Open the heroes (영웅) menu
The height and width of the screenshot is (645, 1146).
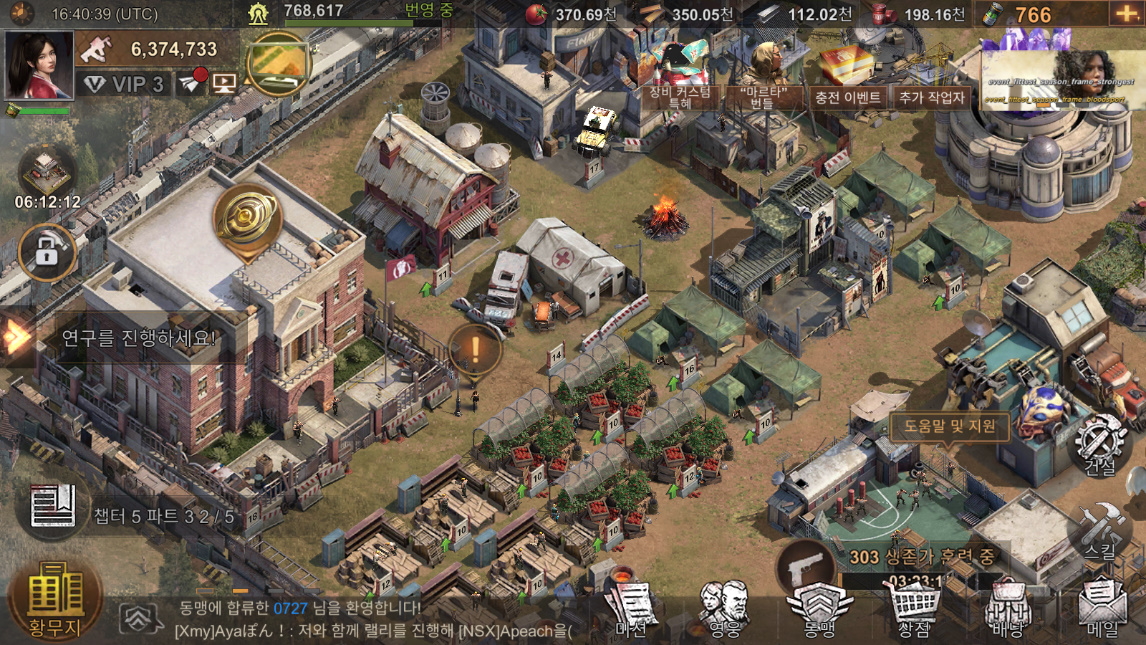coord(724,611)
